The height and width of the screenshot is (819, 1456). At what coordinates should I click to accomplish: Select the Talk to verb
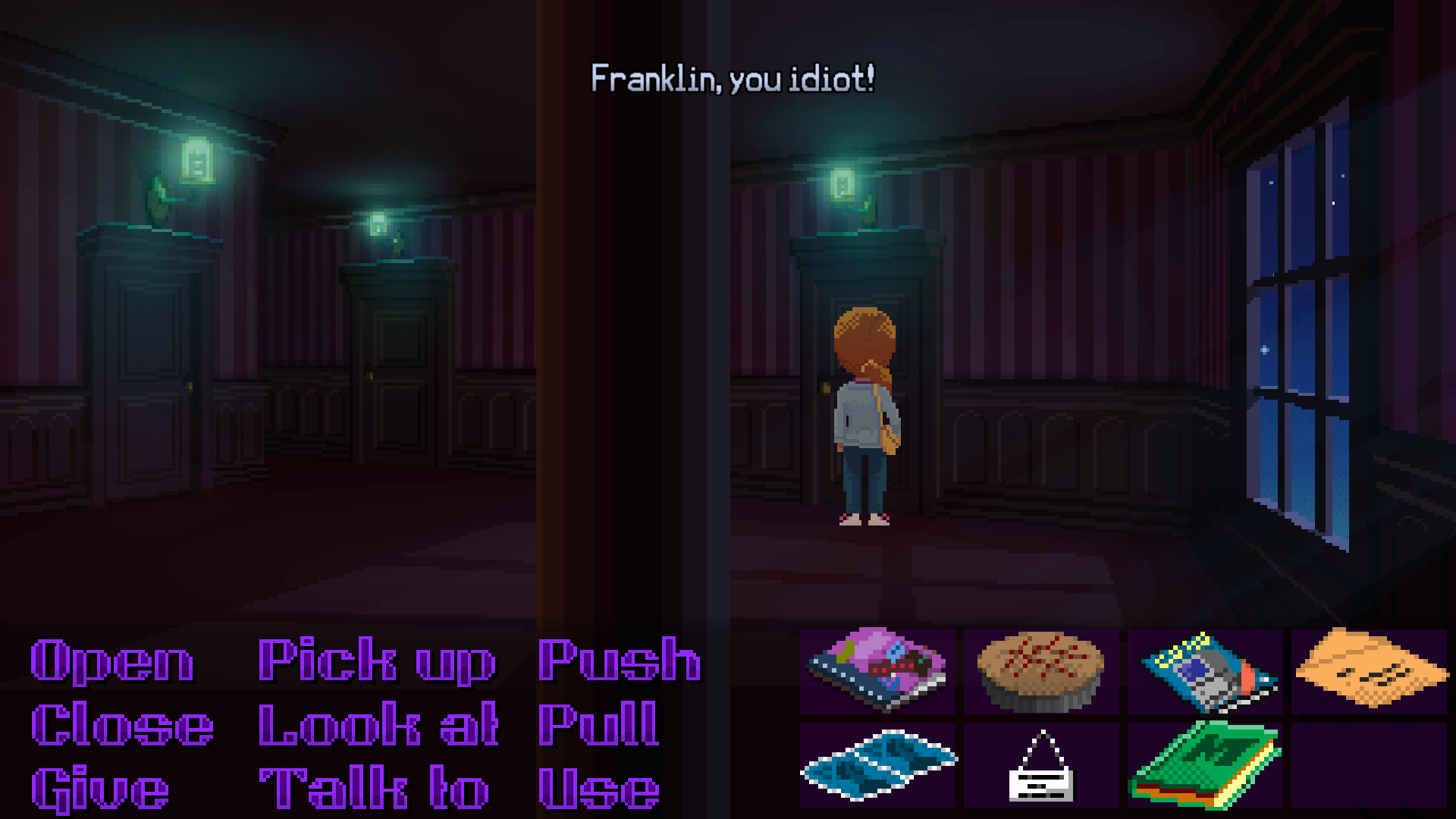372,786
